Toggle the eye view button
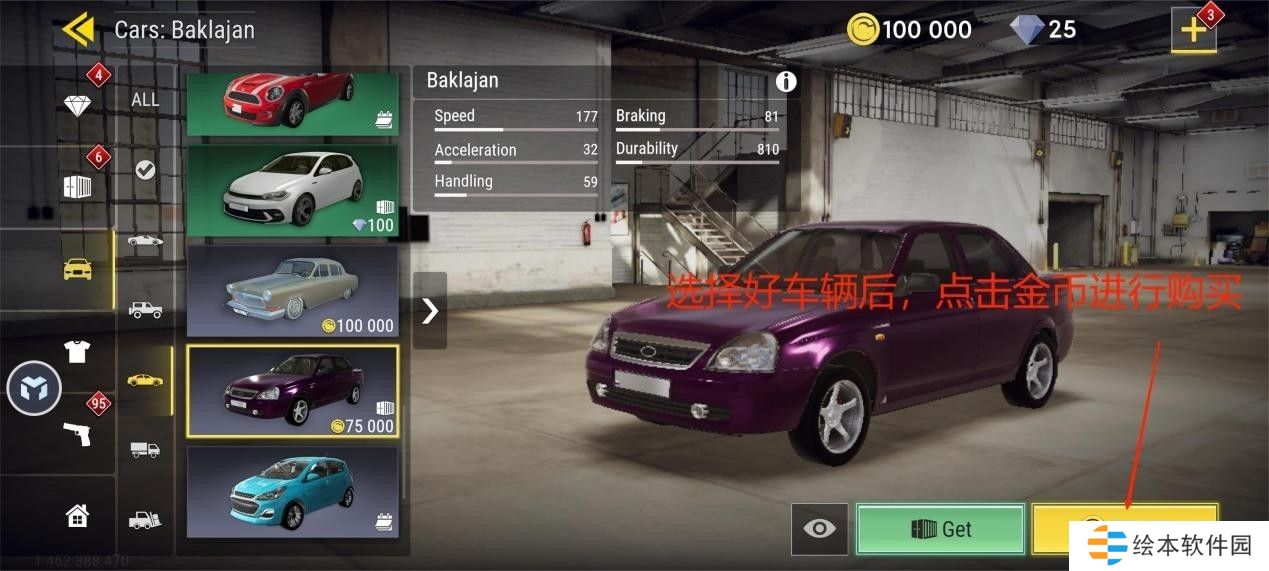The width and height of the screenshot is (1269, 571). [x=819, y=529]
